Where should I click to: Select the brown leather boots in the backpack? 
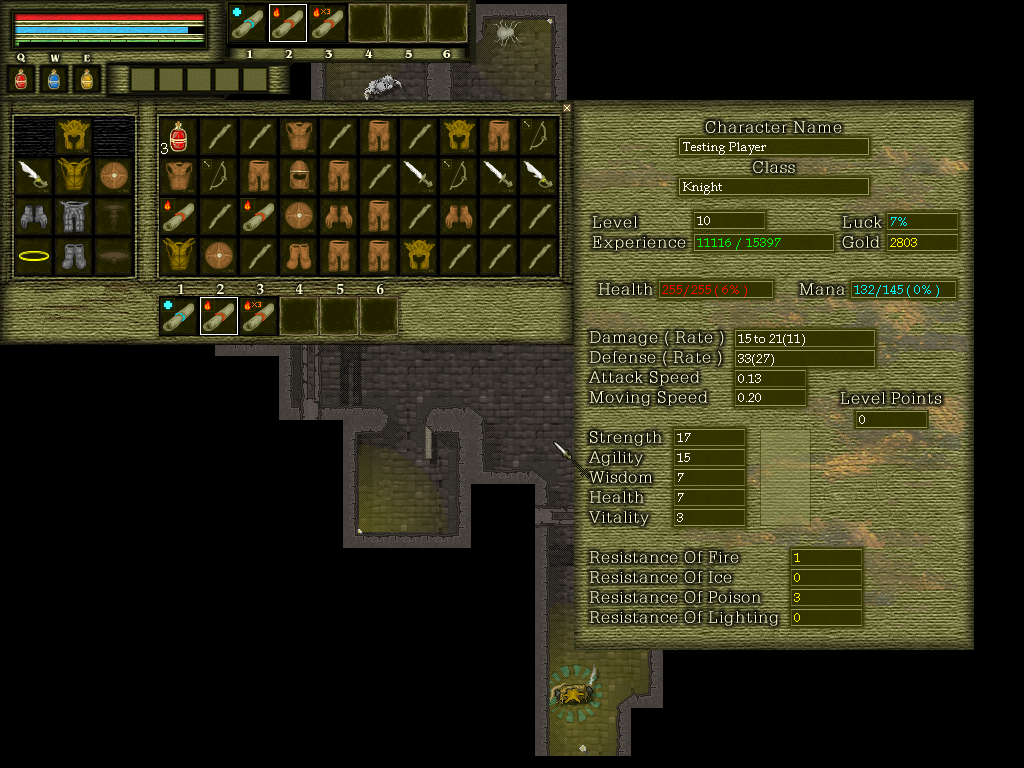pyautogui.click(x=299, y=256)
